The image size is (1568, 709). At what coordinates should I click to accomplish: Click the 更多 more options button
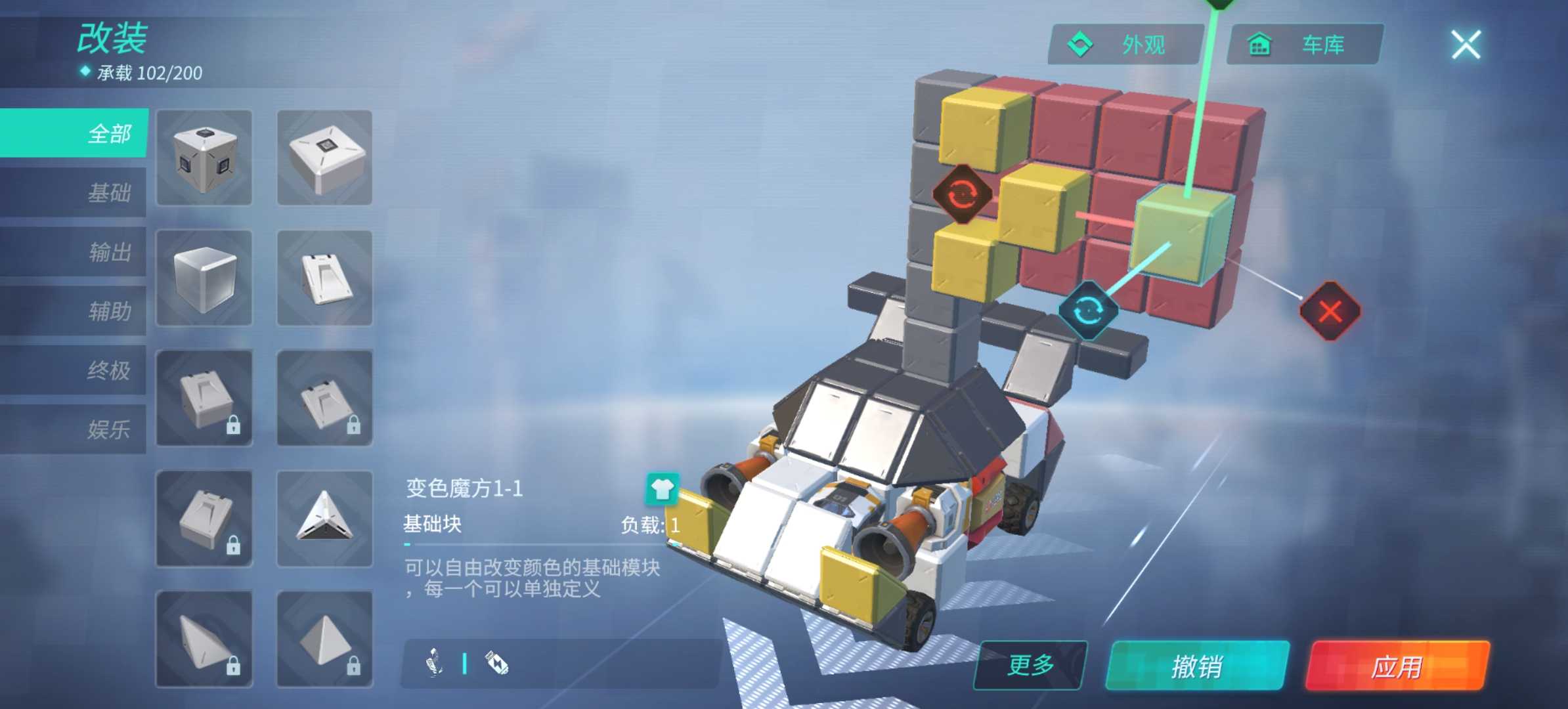point(1030,665)
